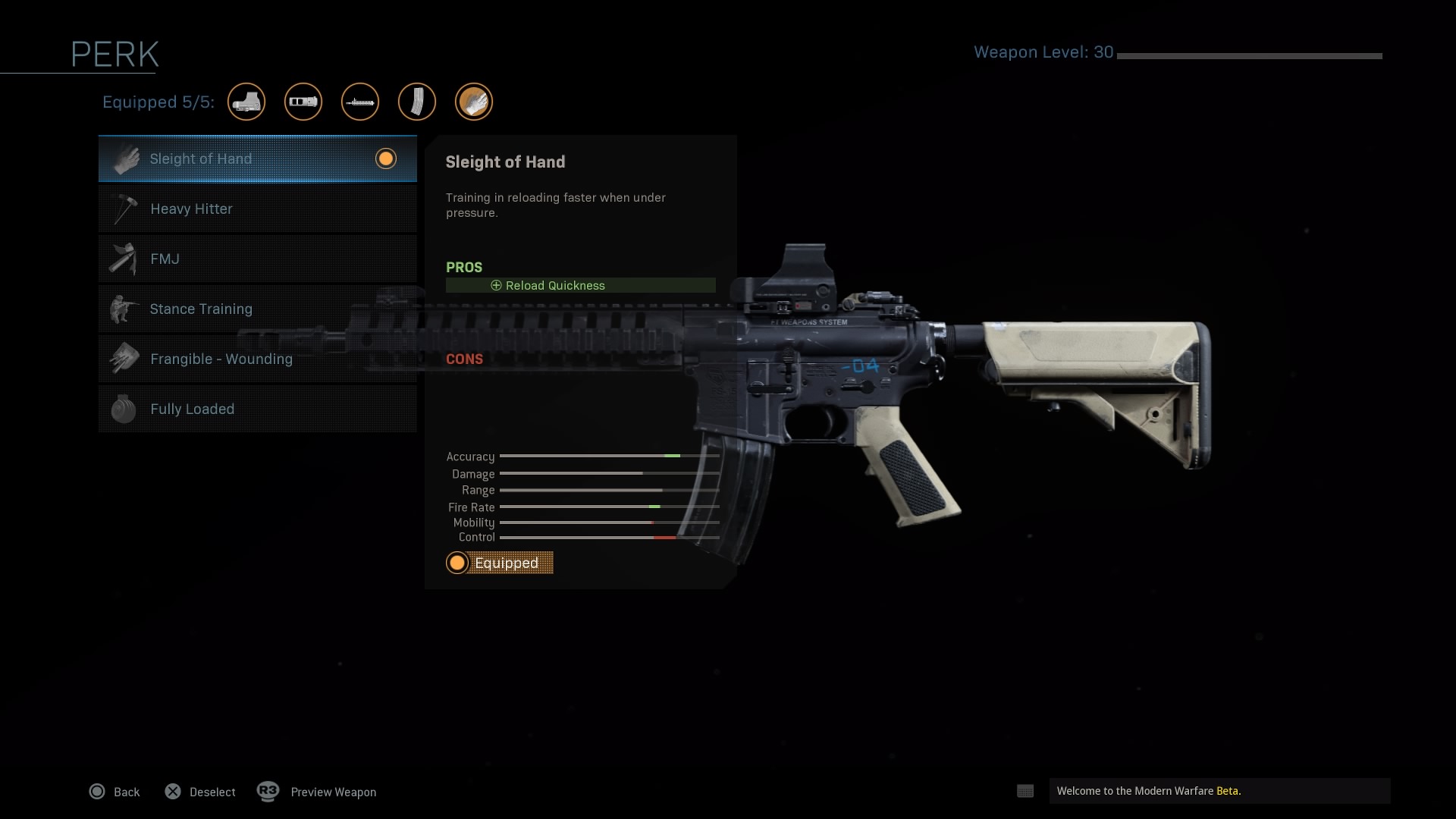The height and width of the screenshot is (819, 1456).
Task: Pick the FMJ perk
Action: coord(257,259)
